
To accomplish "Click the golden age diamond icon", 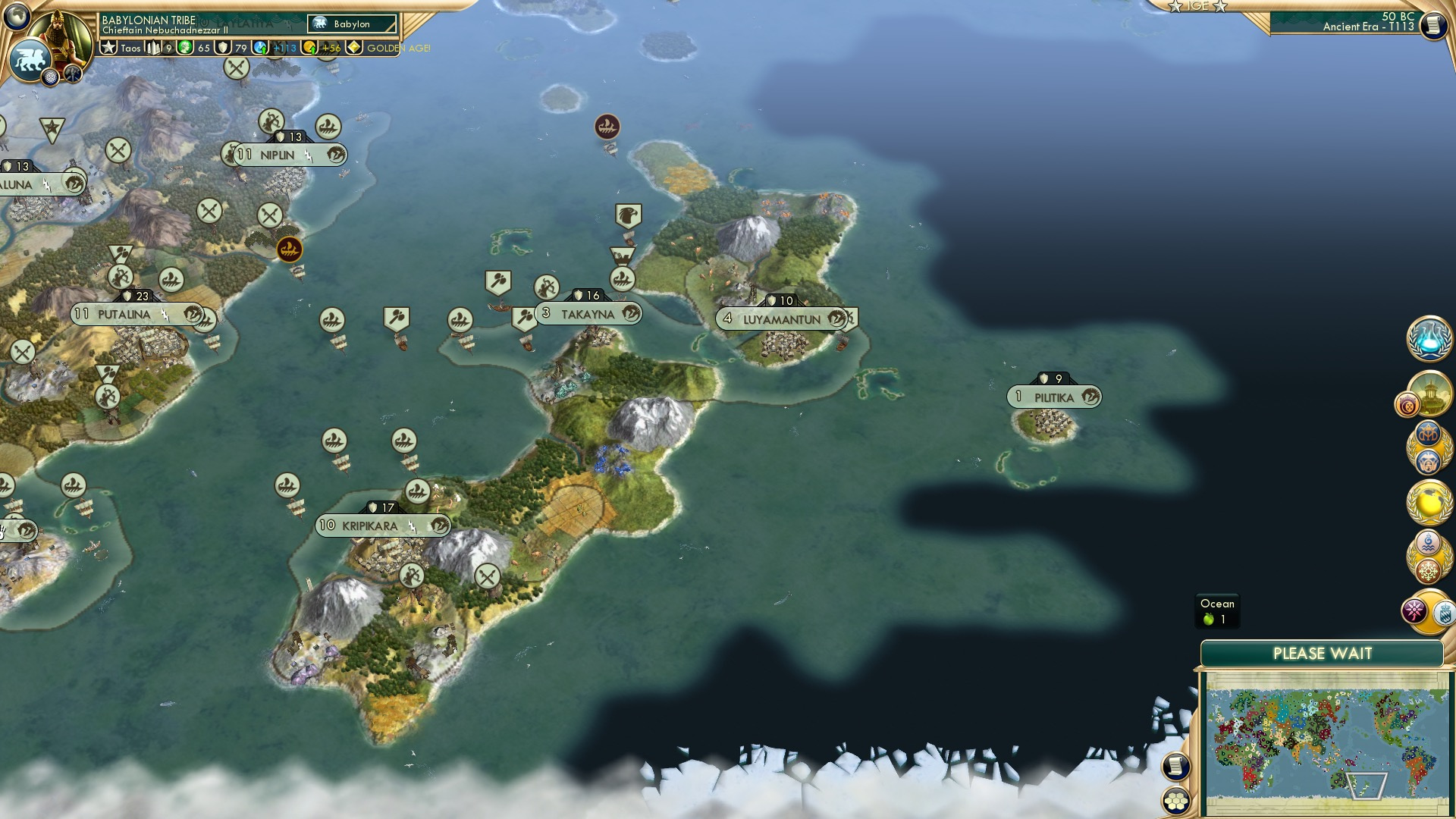I will [x=354, y=48].
